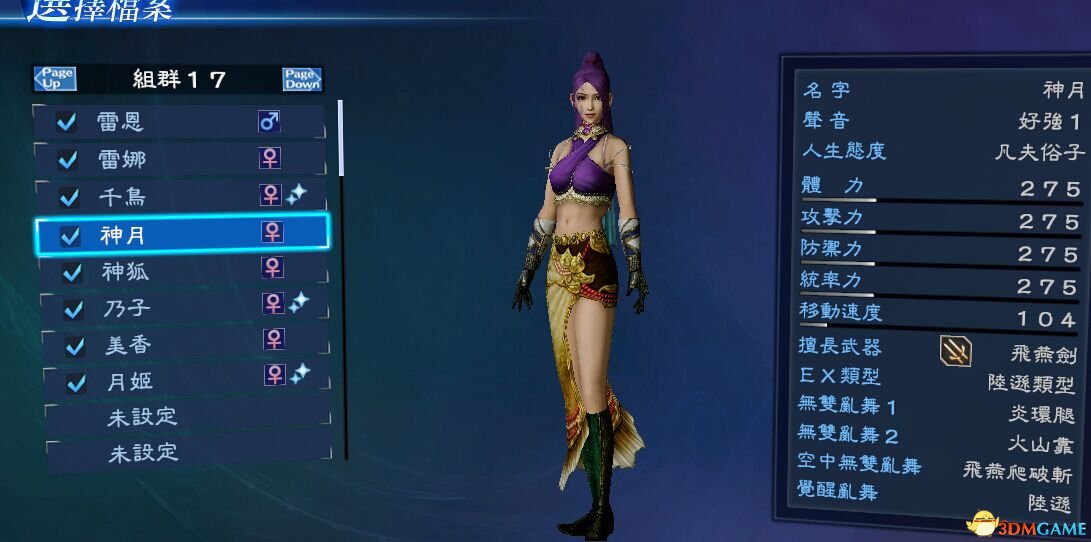Click the Page Up button
The image size is (1091, 542).
coord(55,79)
